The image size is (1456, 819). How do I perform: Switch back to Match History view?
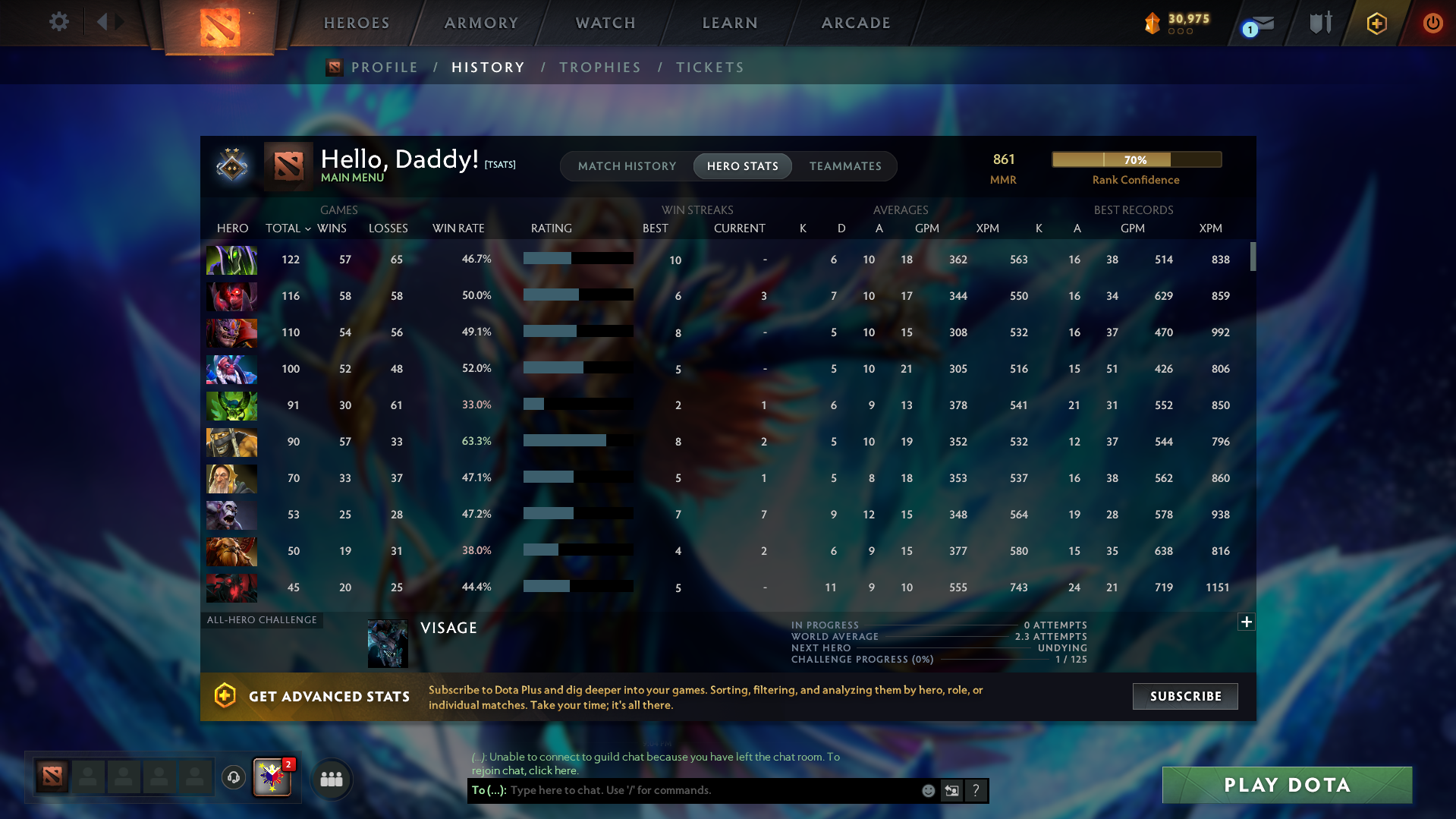(x=627, y=166)
